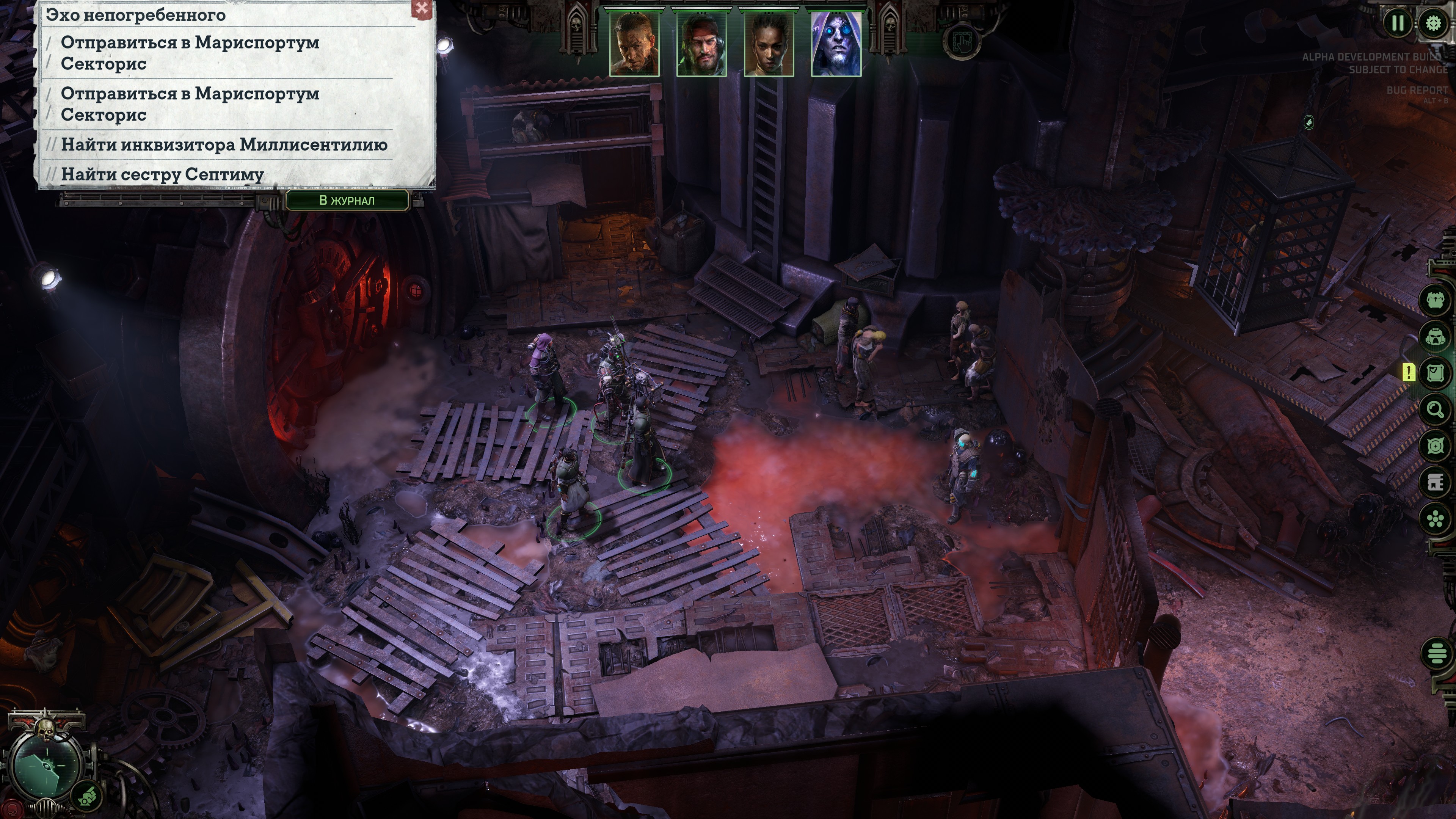The width and height of the screenshot is (1456, 819).
Task: Open the compass star map icon
Action: pyautogui.click(x=1436, y=446)
